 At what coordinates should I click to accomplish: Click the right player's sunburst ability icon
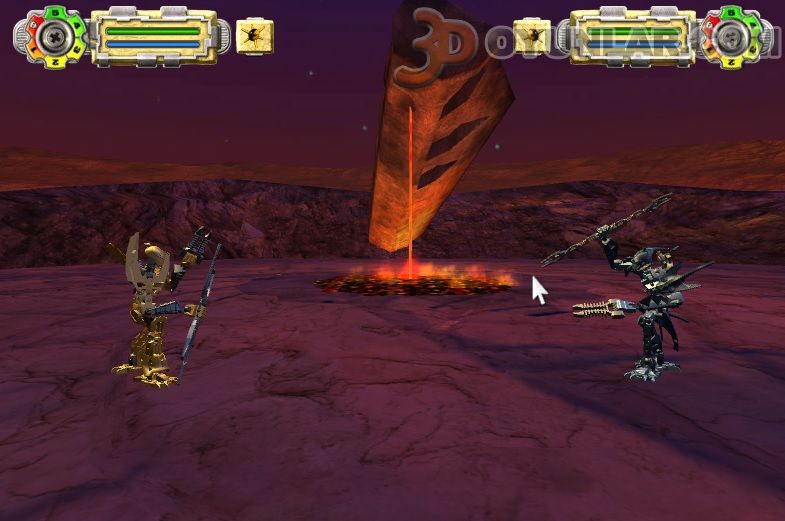(x=532, y=37)
